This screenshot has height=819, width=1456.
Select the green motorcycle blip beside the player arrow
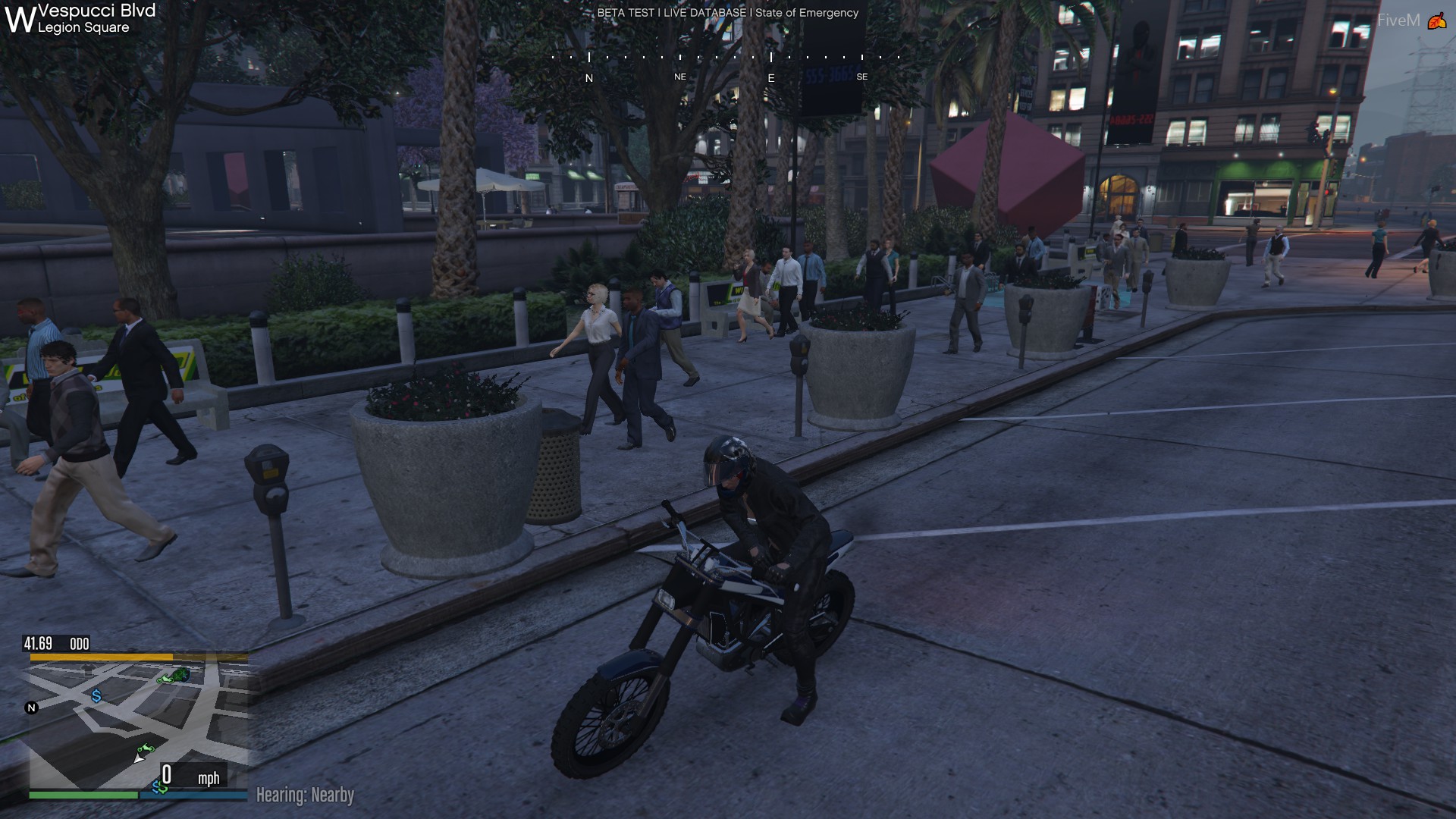coord(146,749)
